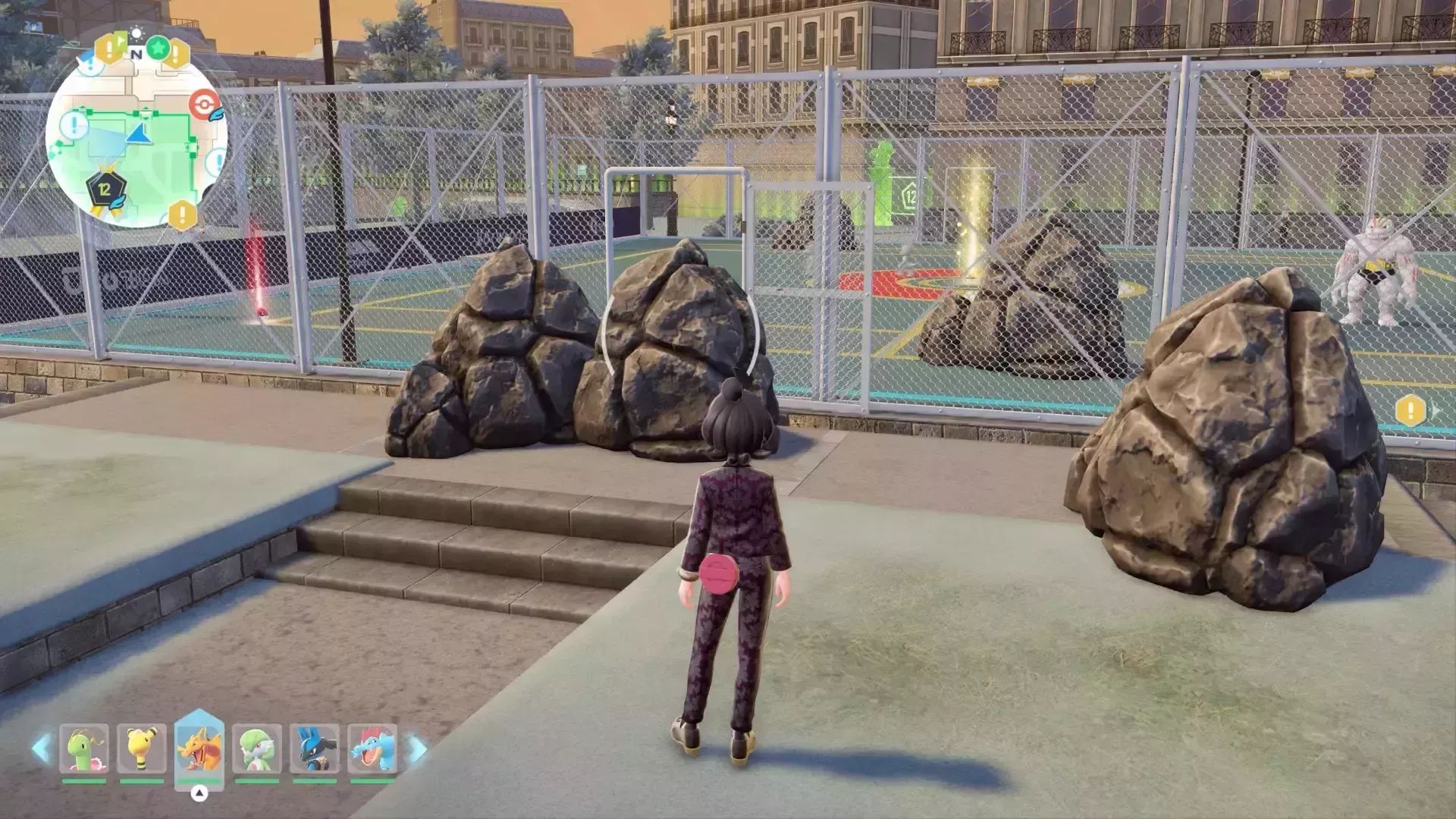Image resolution: width=1456 pixels, height=819 pixels.
Task: Switch to Lucario in the party bar
Action: pos(315,748)
